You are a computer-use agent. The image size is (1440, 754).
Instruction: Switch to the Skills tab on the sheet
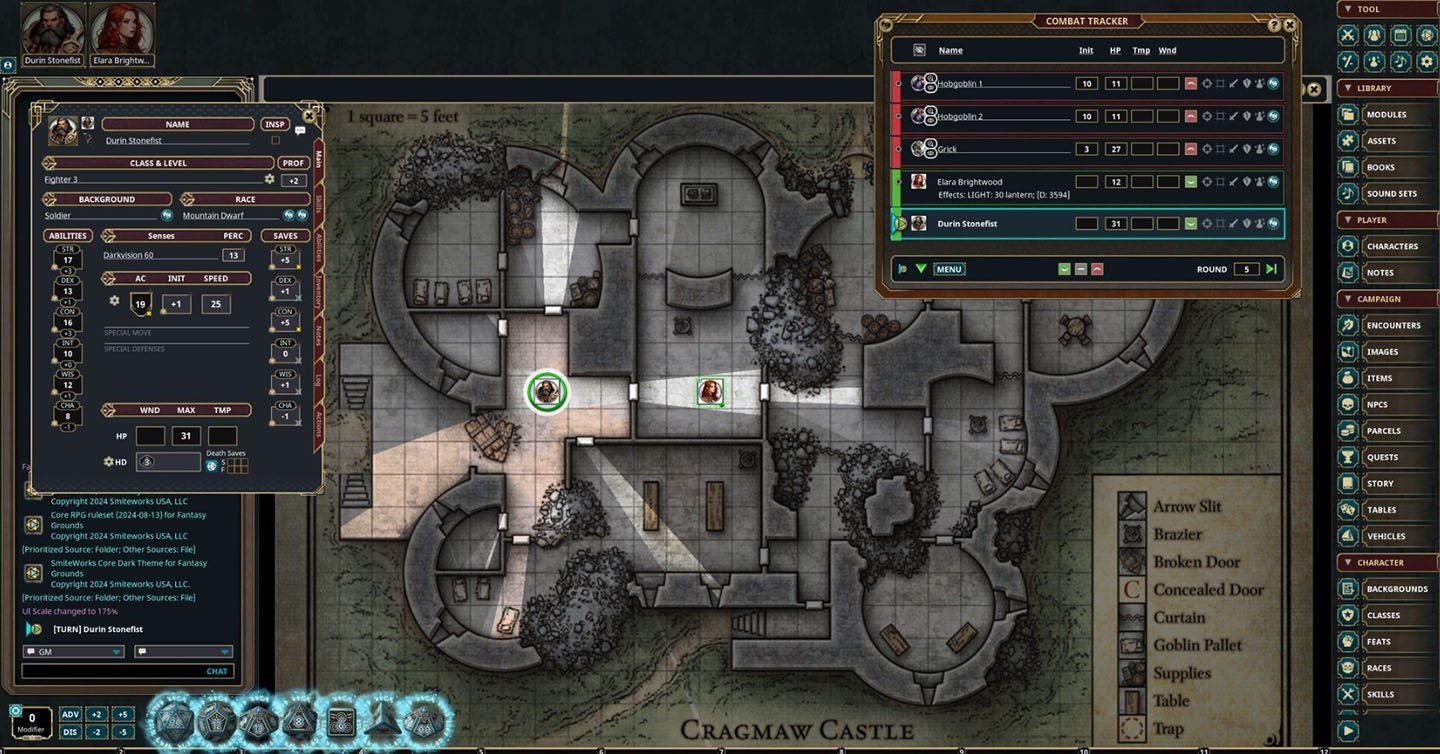(x=319, y=203)
